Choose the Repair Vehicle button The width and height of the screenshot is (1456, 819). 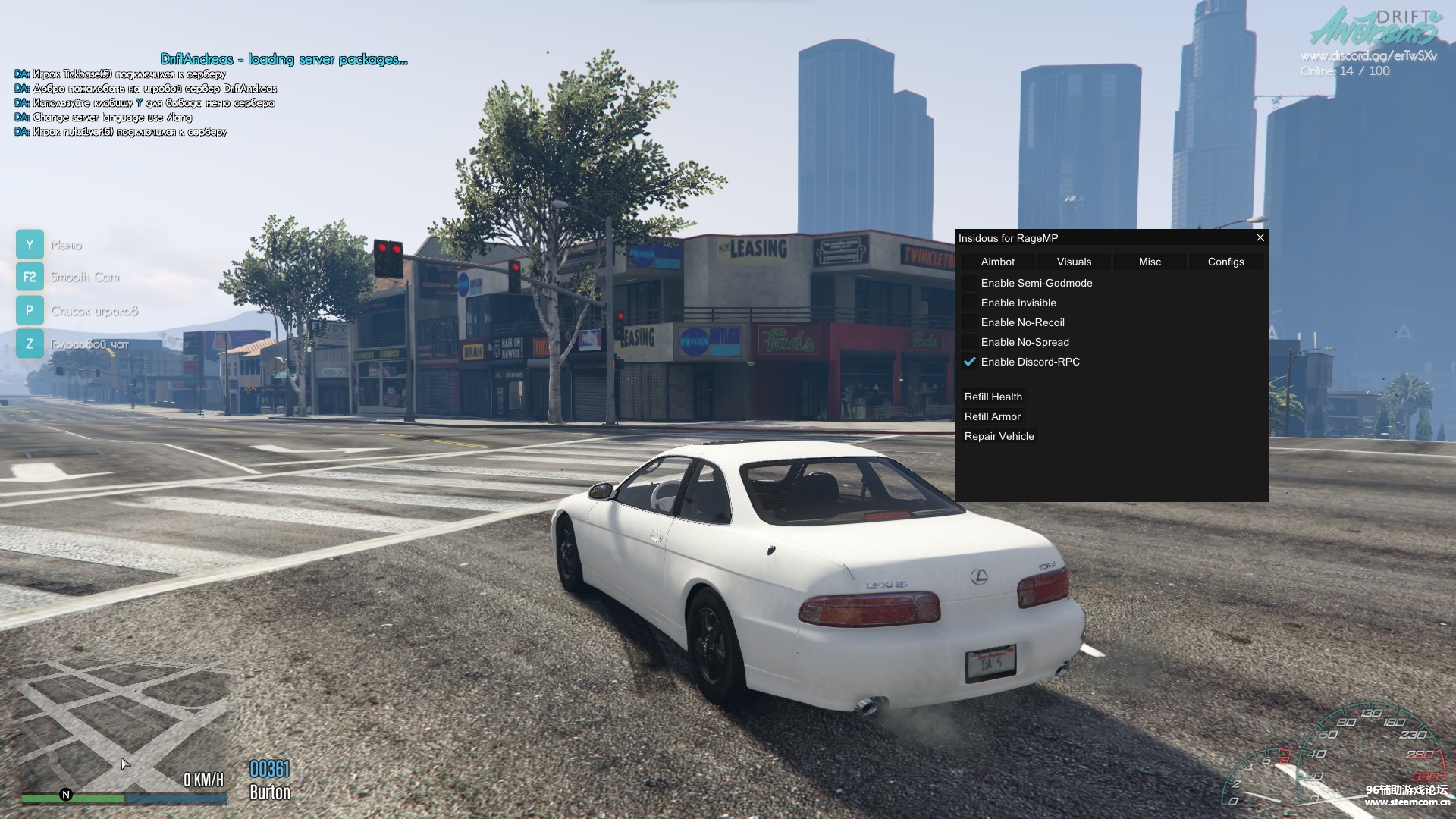coord(999,436)
